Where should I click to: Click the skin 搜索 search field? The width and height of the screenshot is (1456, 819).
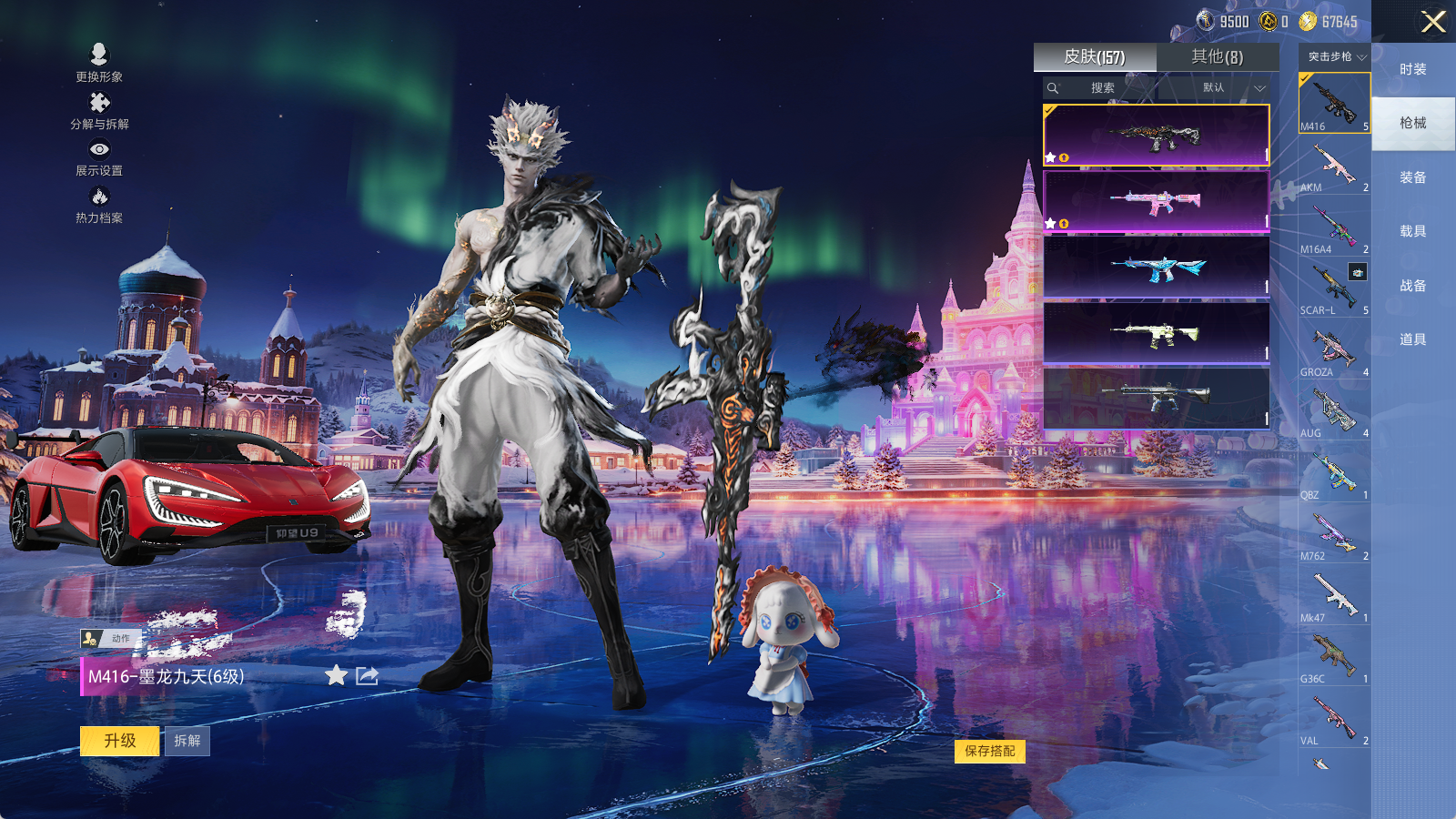coord(1102,87)
